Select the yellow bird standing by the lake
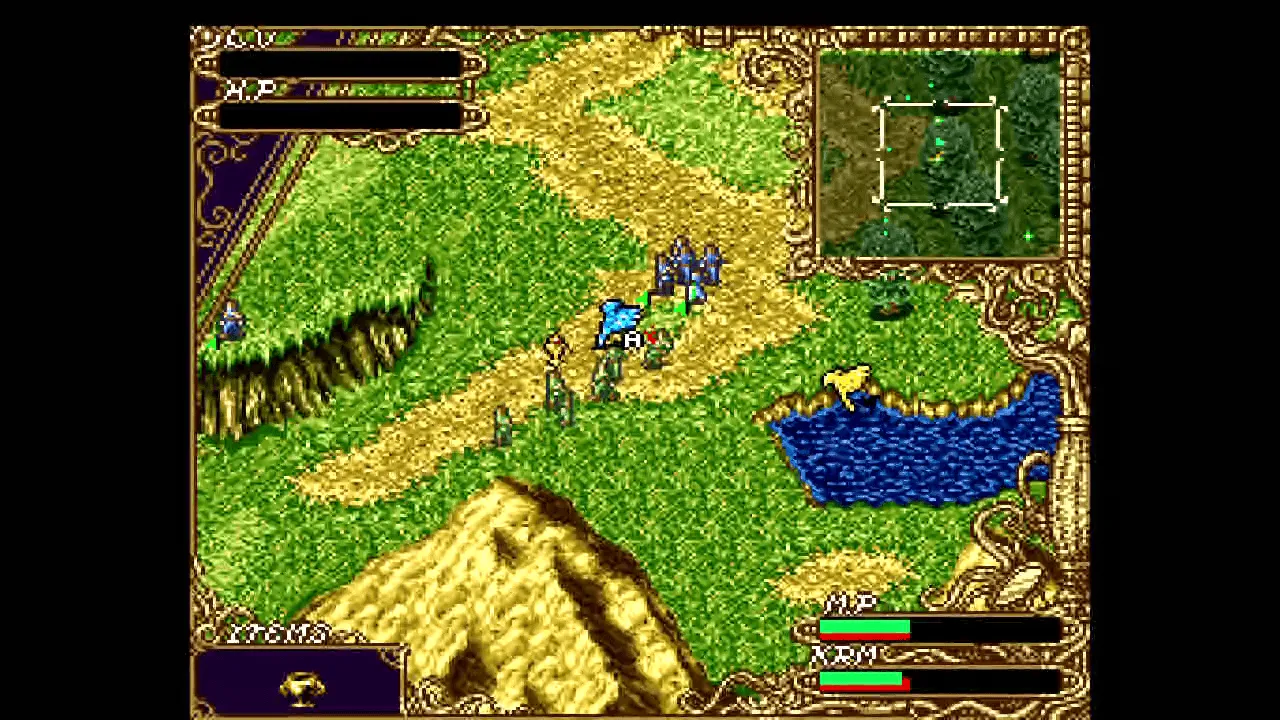This screenshot has width=1280, height=720. [x=845, y=383]
